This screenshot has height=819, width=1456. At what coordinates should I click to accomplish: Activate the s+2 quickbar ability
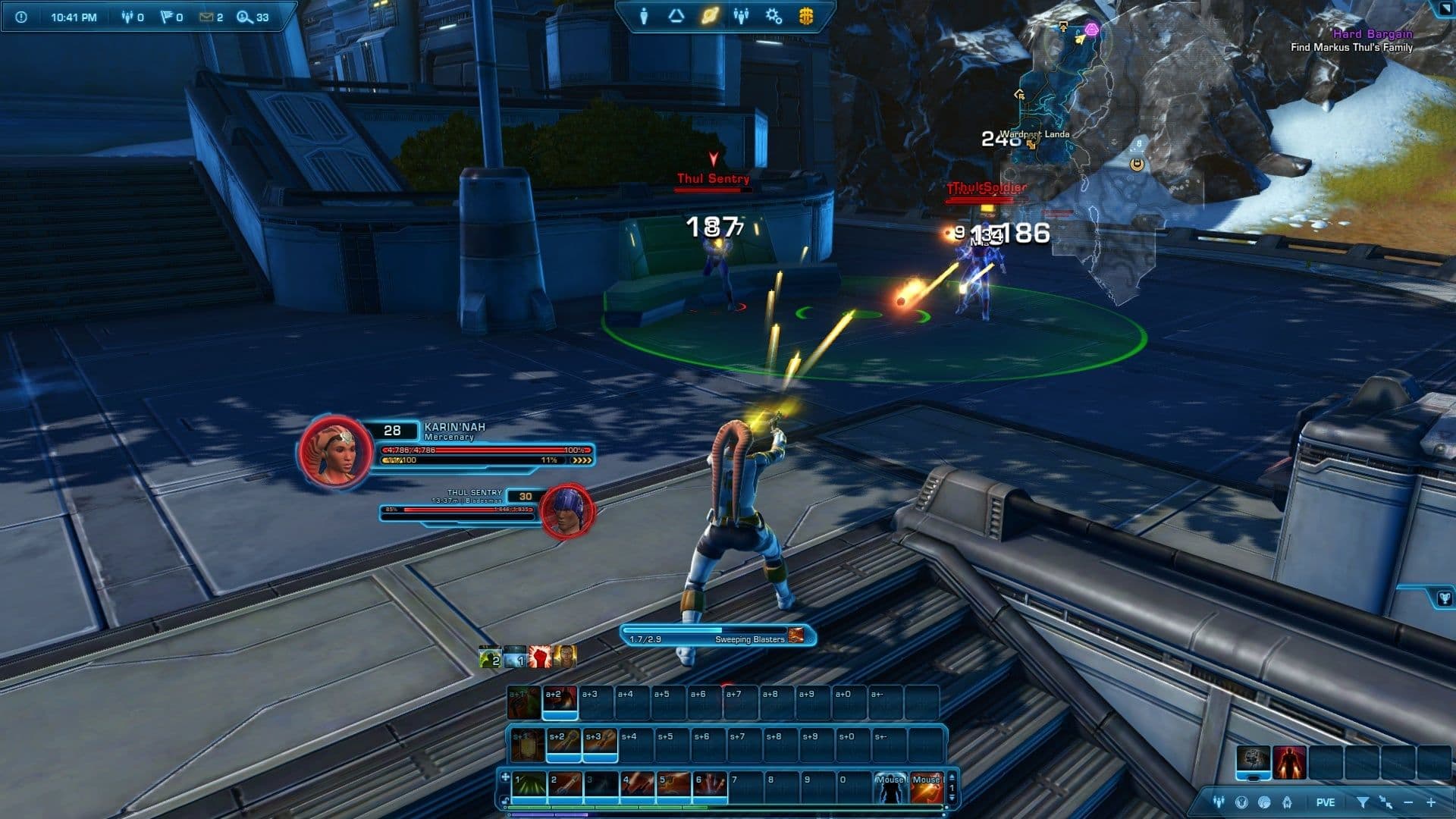click(x=563, y=744)
